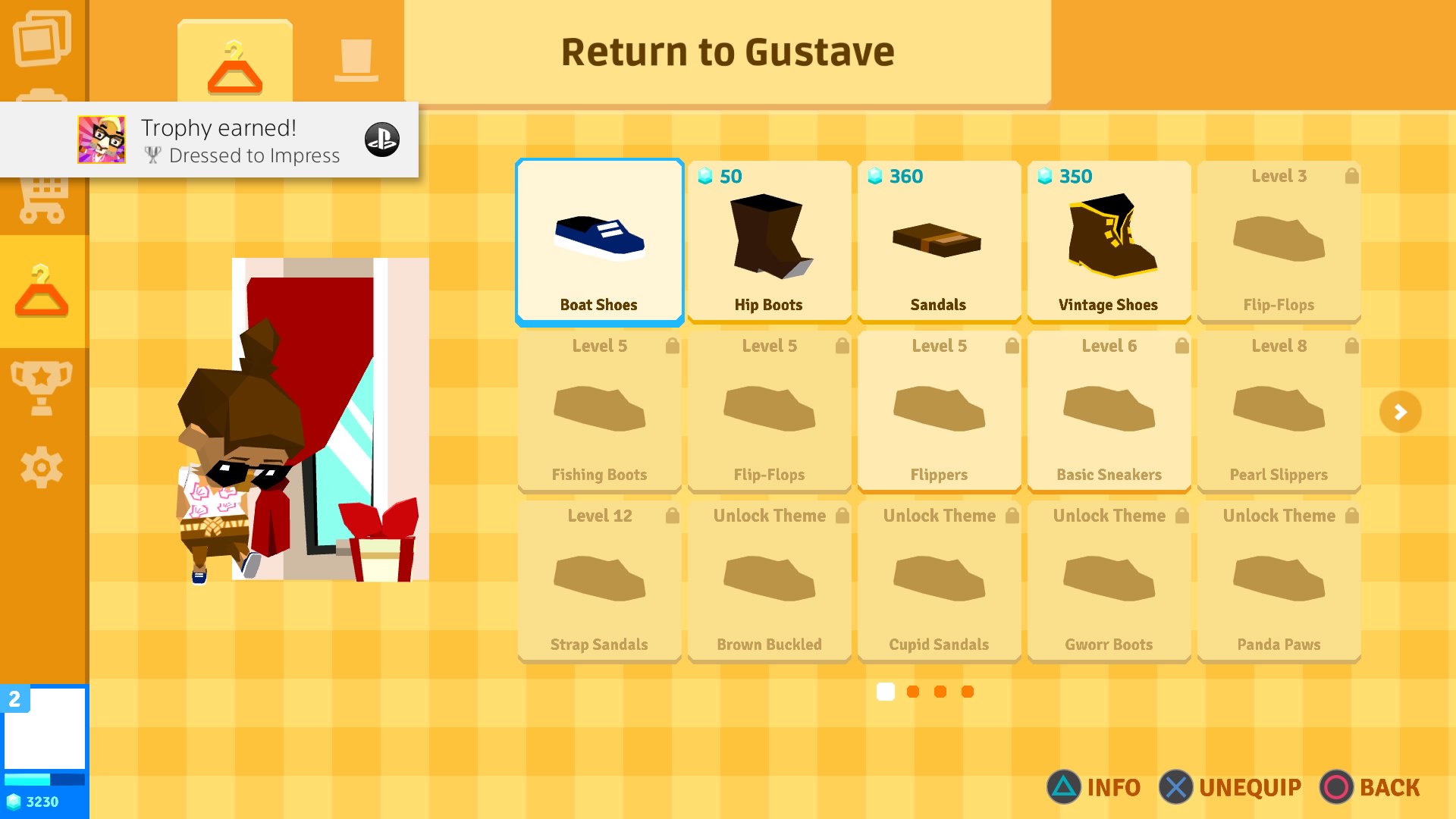Image resolution: width=1456 pixels, height=819 pixels.
Task: Click the Dressed to Impress trophy avatar
Action: 102,140
